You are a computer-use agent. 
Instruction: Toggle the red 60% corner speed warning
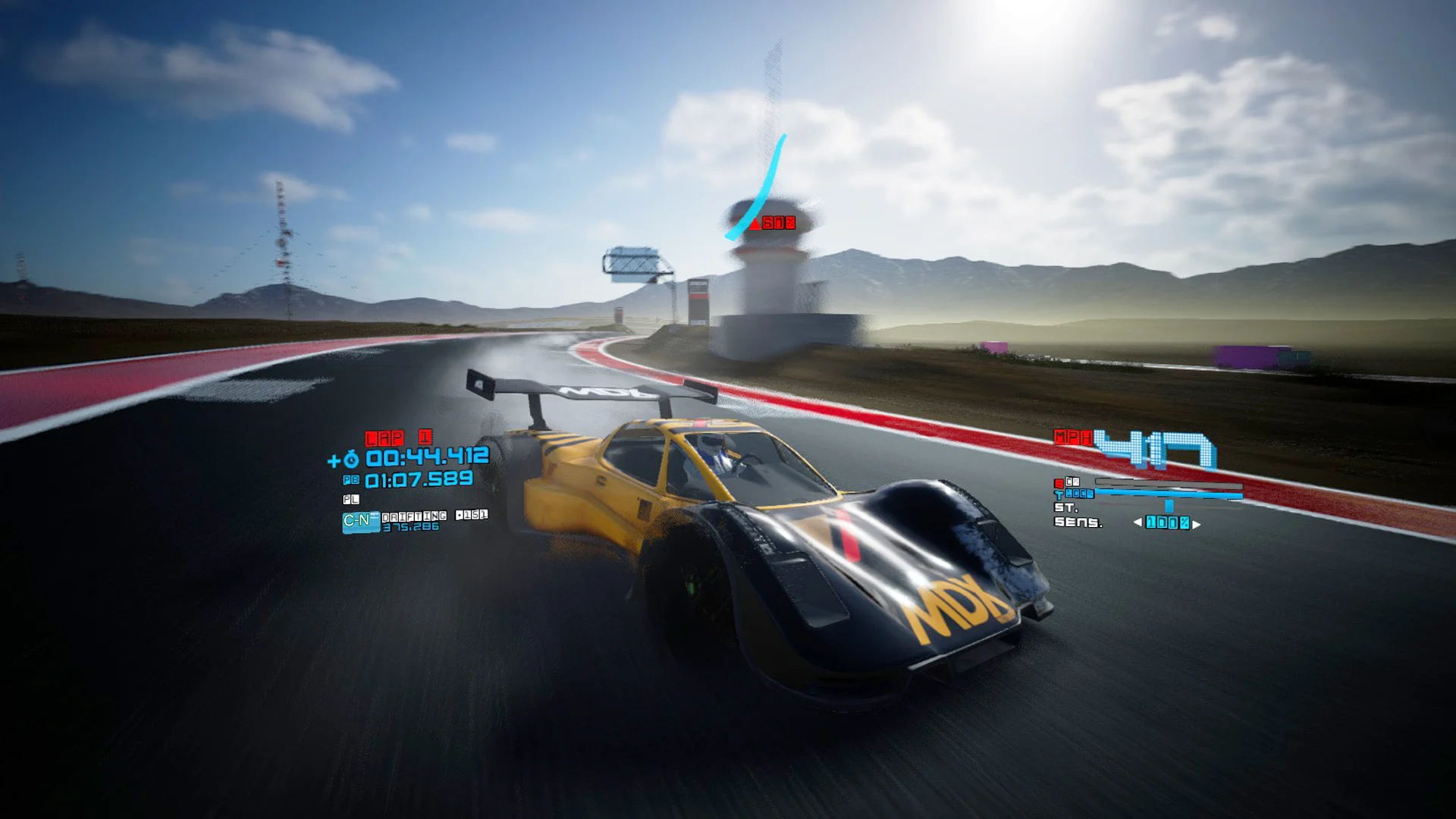click(x=773, y=223)
